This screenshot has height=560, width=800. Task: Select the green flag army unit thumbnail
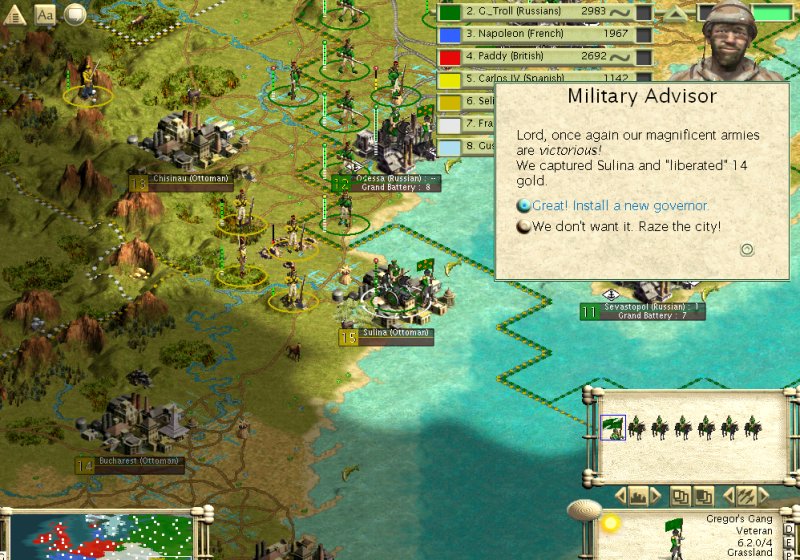click(613, 428)
